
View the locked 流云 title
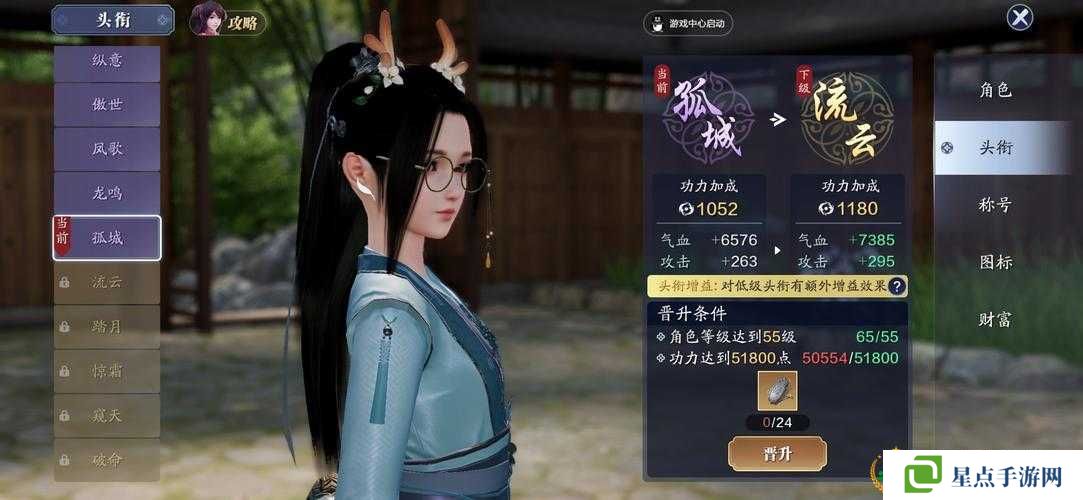107,282
